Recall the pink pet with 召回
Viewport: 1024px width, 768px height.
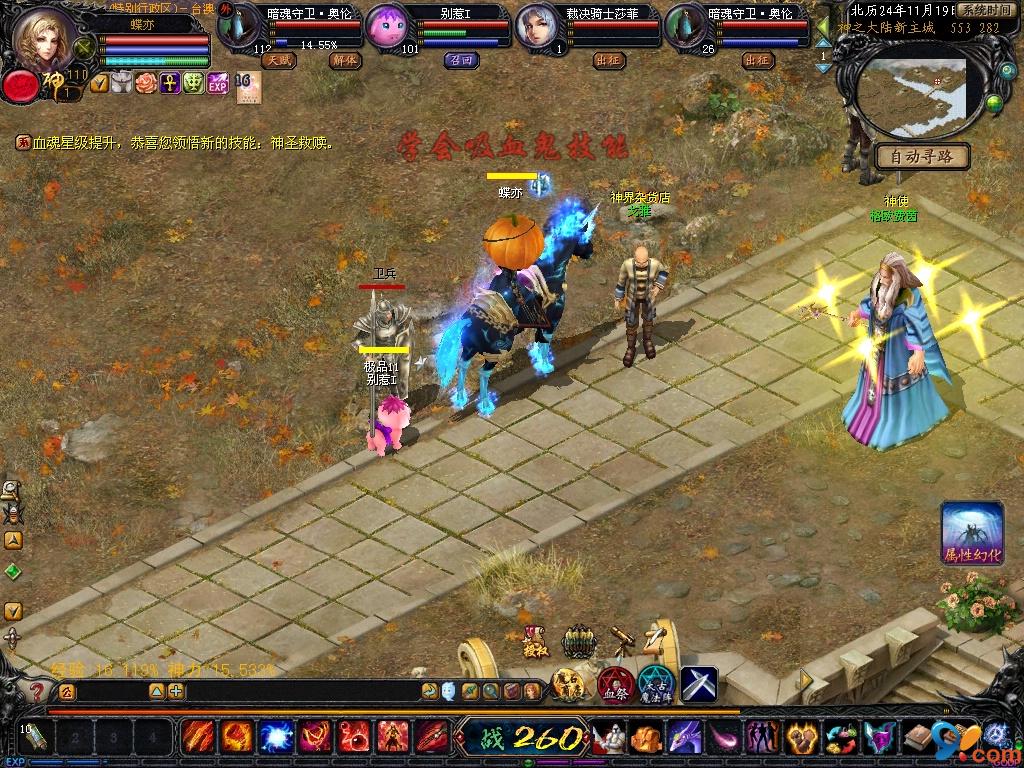click(x=459, y=60)
